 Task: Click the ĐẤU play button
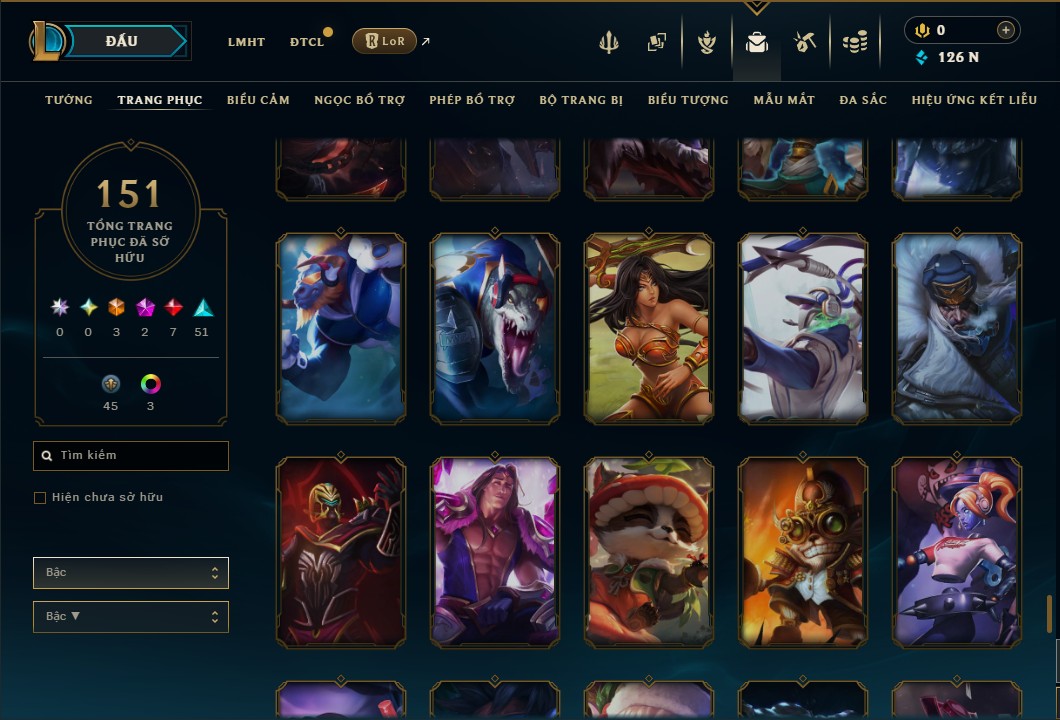(122, 41)
